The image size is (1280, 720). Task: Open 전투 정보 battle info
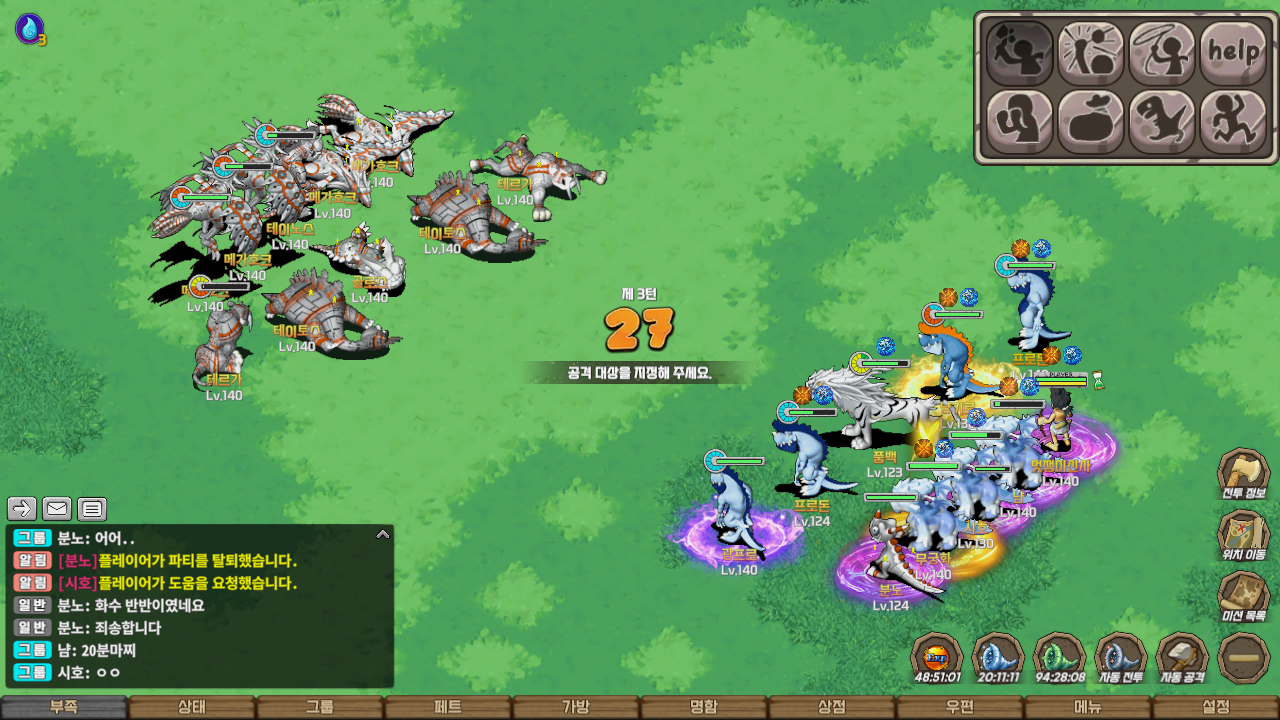[1243, 476]
